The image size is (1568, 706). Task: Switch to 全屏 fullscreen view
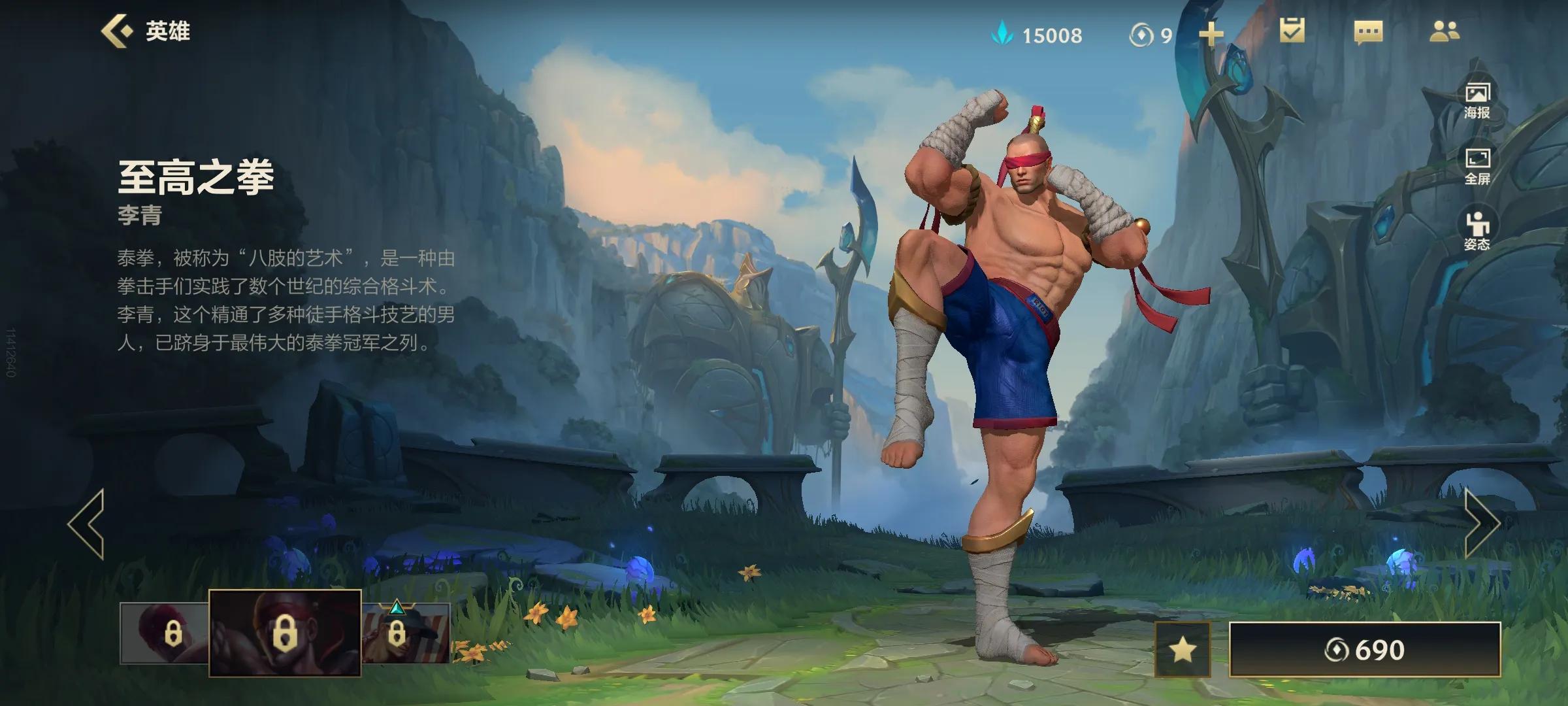[x=1477, y=166]
